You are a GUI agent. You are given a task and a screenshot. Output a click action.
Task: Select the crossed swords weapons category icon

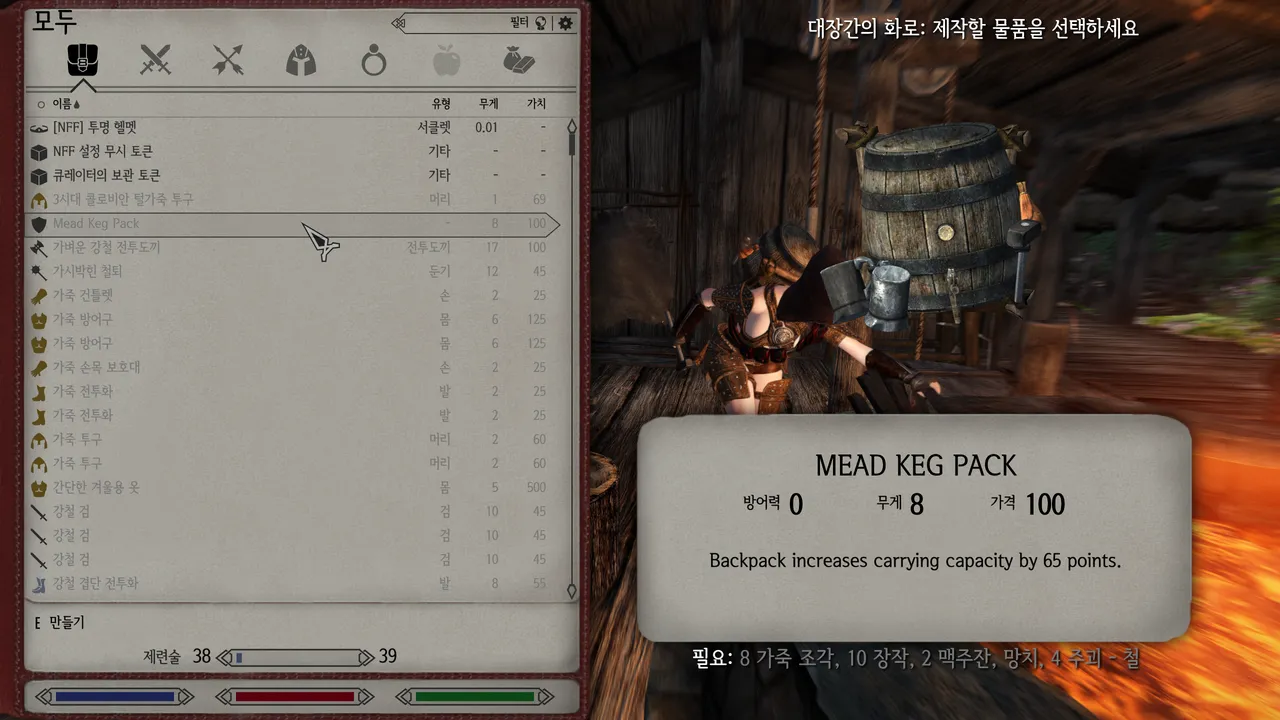coord(155,61)
